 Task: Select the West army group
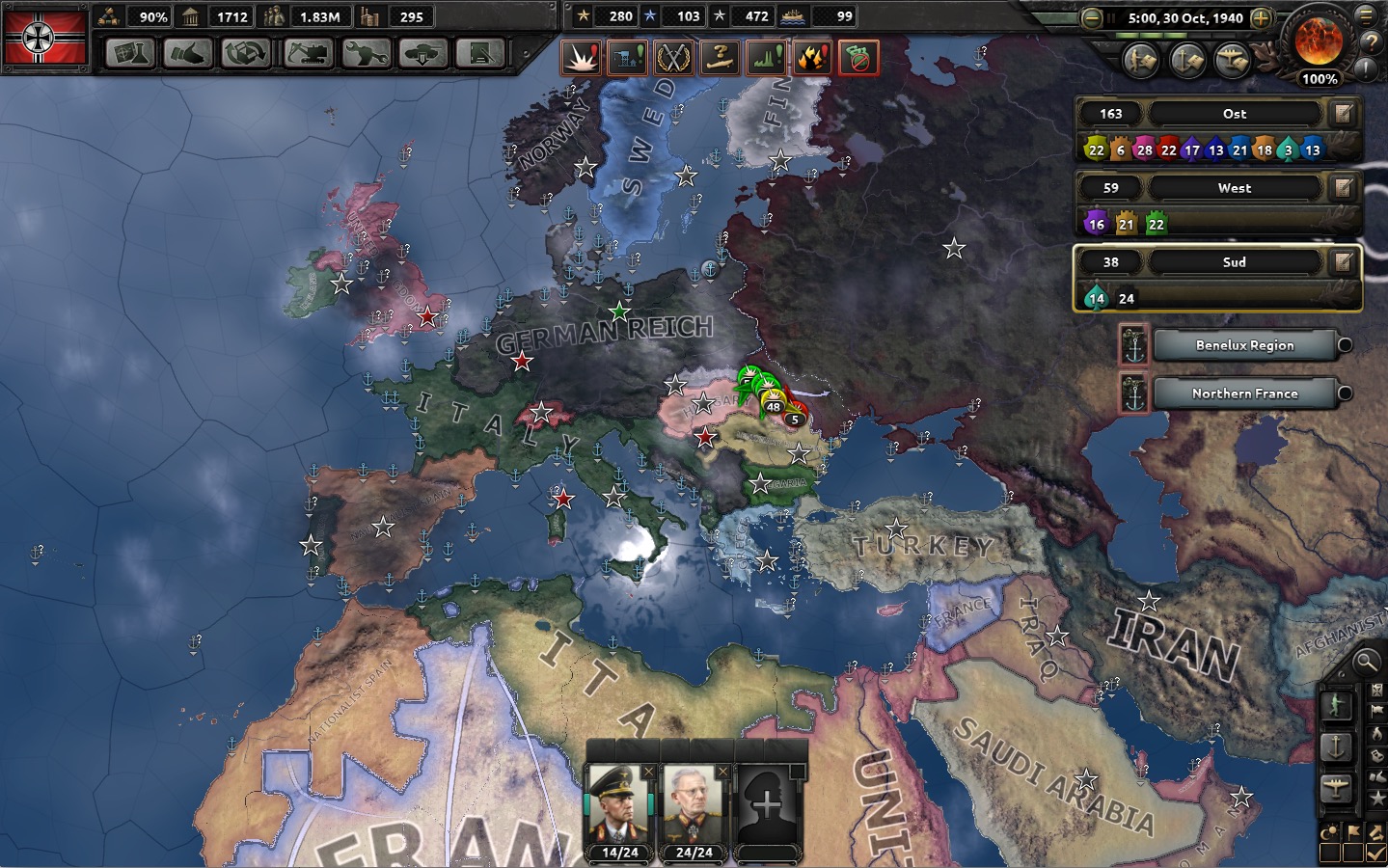(1234, 188)
